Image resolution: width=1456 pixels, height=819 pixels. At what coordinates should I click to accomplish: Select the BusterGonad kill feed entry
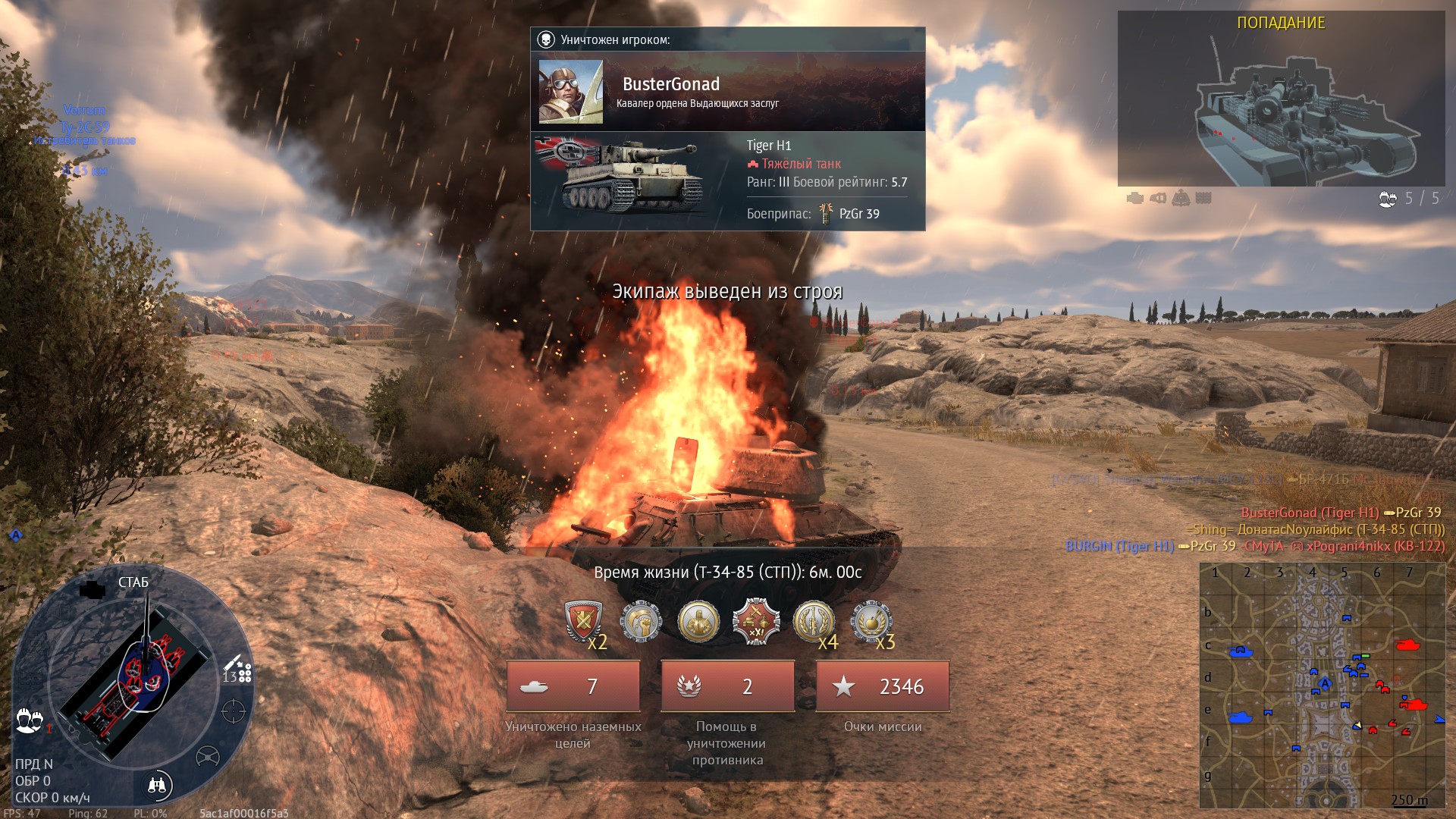1340,513
